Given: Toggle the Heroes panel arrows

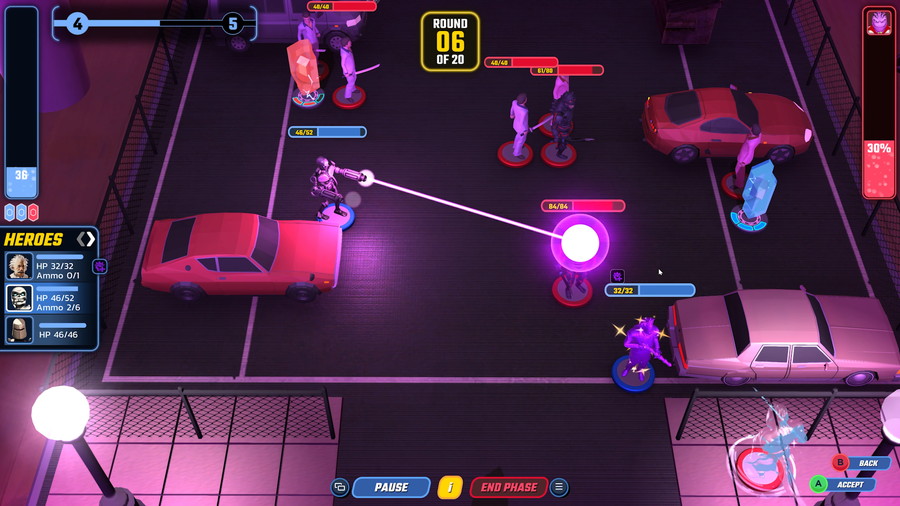Looking at the screenshot, I should tap(87, 239).
